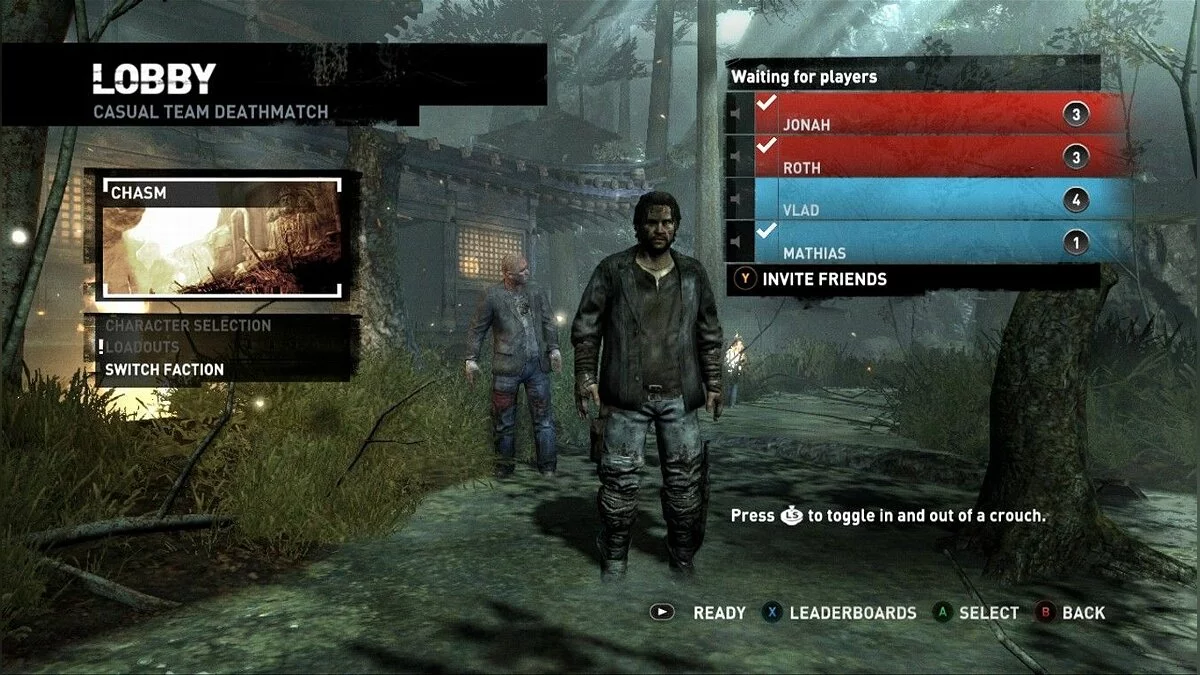Viewport: 1200px width, 675px height.
Task: Select the Chasm map thumbnail
Action: click(222, 238)
